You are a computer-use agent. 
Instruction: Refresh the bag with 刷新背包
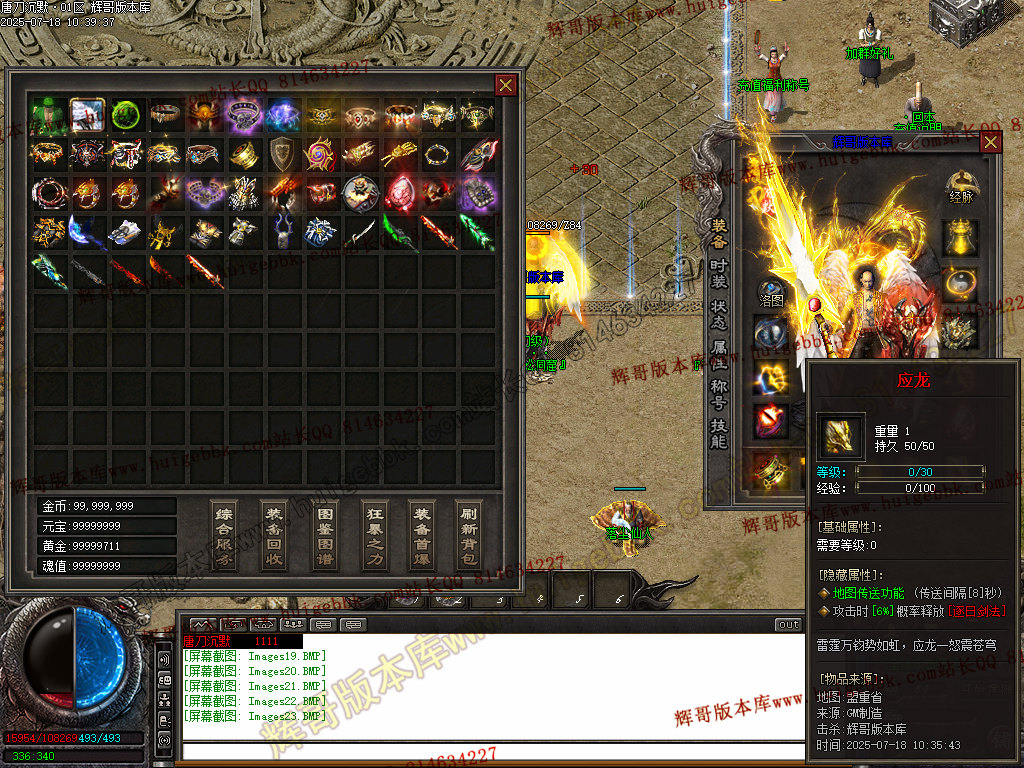pos(469,535)
